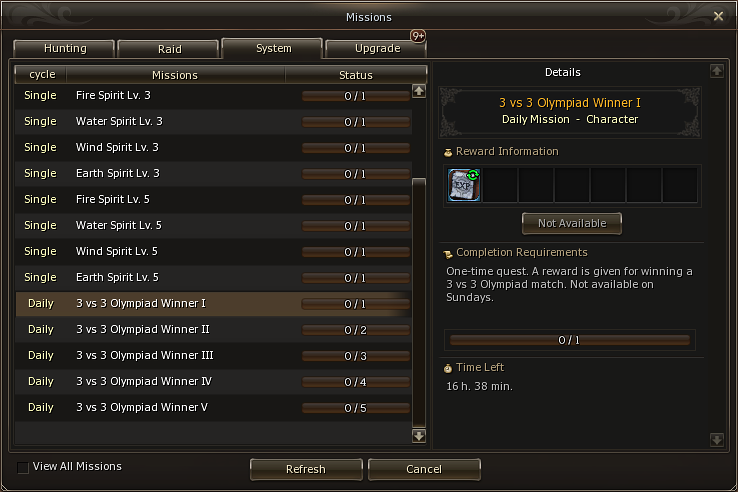The height and width of the screenshot is (492, 738).
Task: Choose Wind Spirit Lv. 5 mission
Action: pyautogui.click(x=116, y=252)
